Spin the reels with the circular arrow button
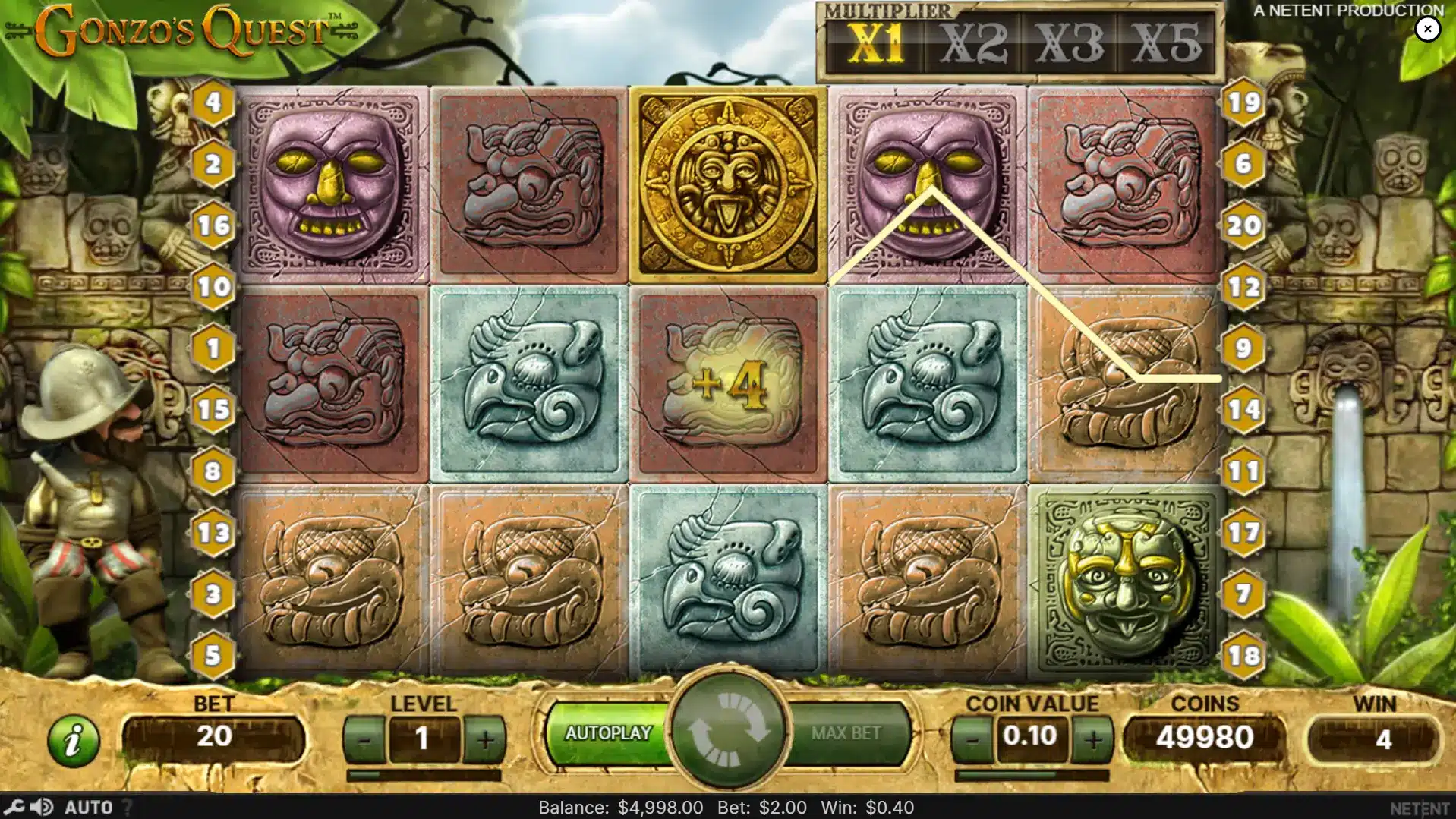The height and width of the screenshot is (819, 1456). coord(728,729)
